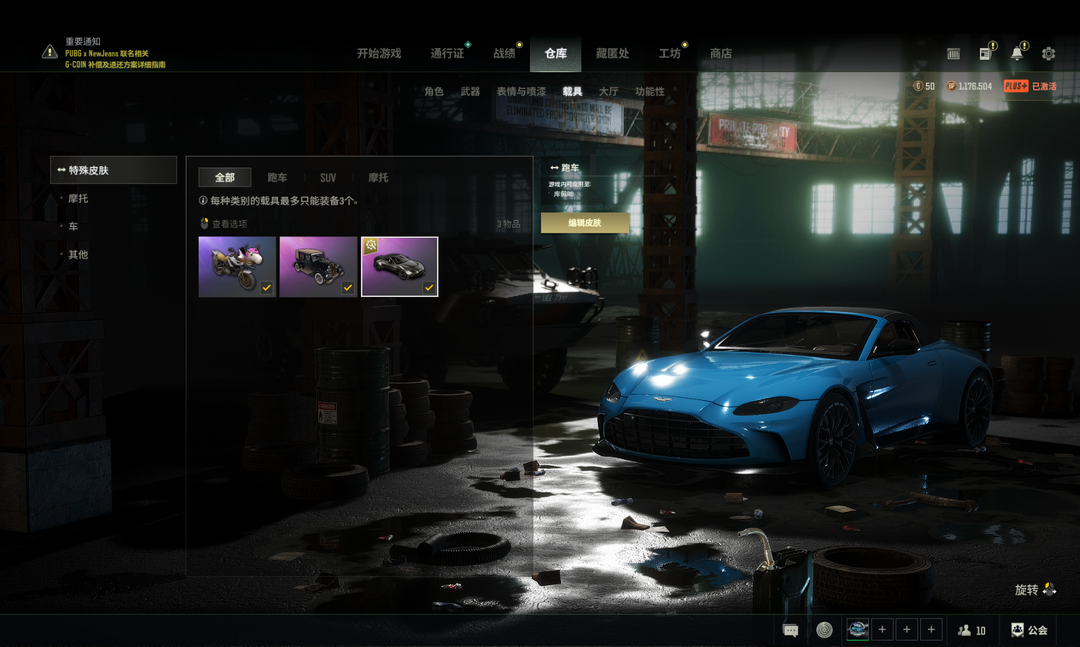Filter vehicle skins by SUV
The image size is (1080, 647).
point(328,178)
